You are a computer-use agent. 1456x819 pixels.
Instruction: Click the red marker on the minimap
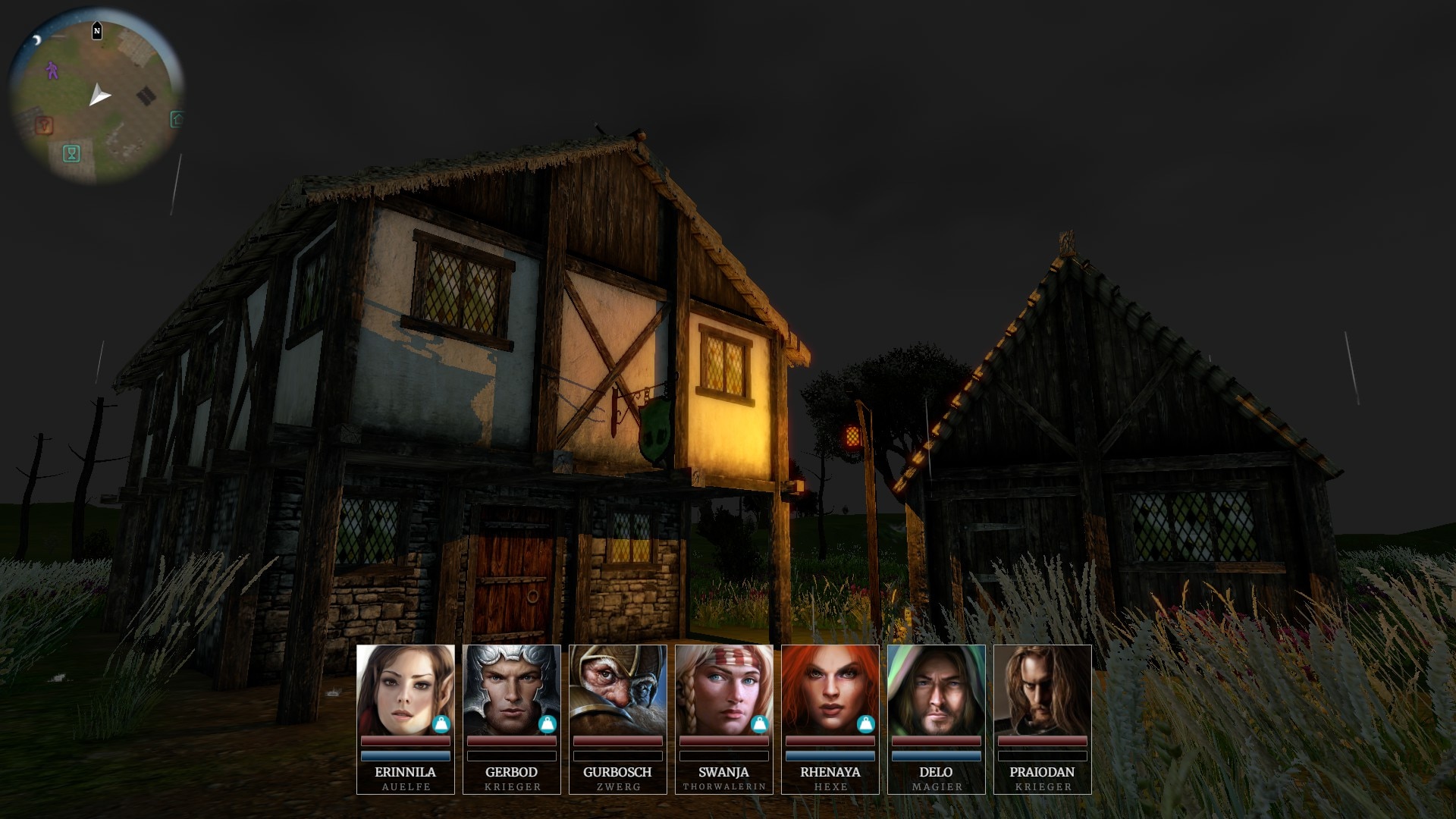44,125
